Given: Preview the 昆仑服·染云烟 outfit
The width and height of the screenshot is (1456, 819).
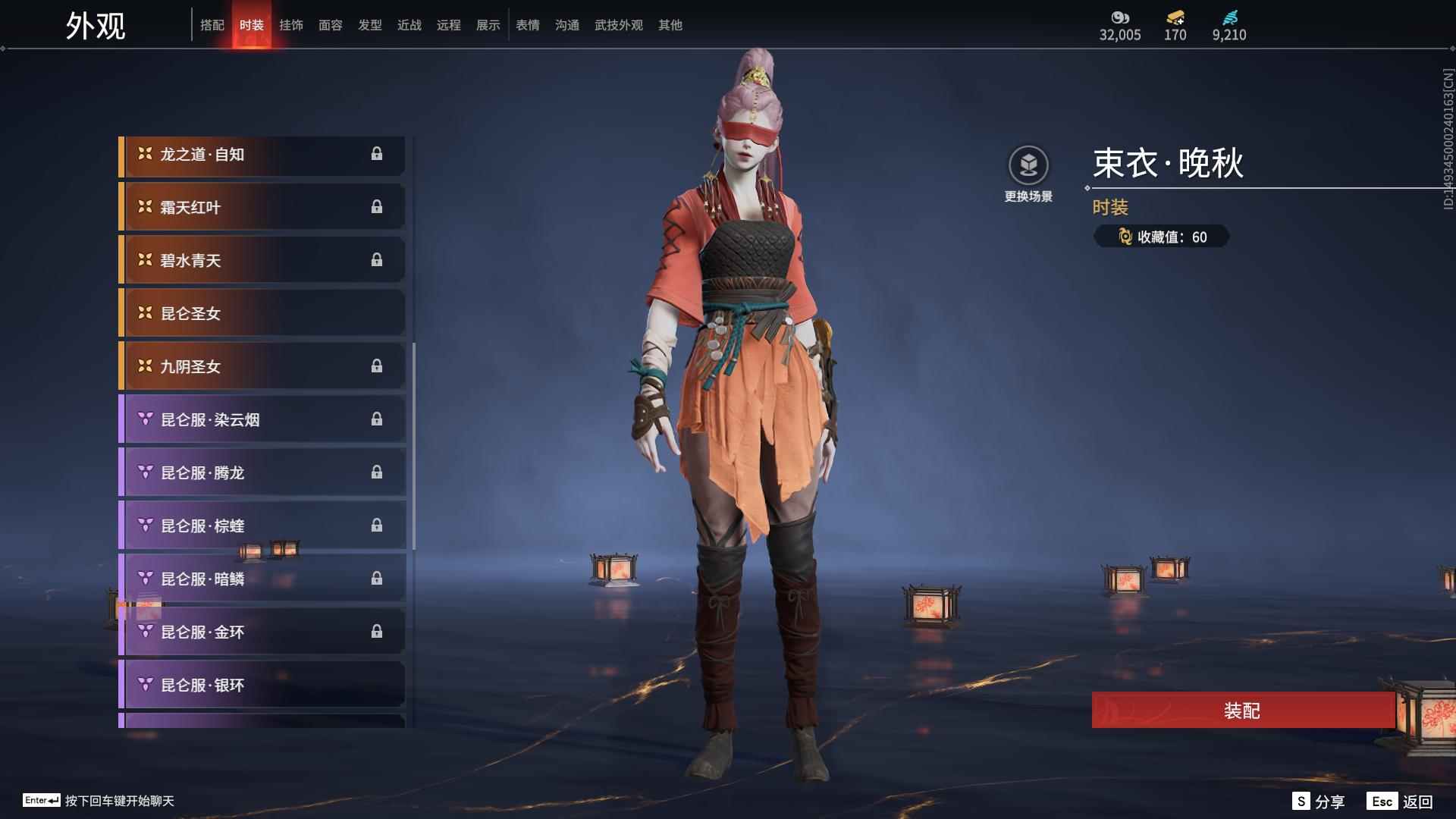Looking at the screenshot, I should coord(262,420).
